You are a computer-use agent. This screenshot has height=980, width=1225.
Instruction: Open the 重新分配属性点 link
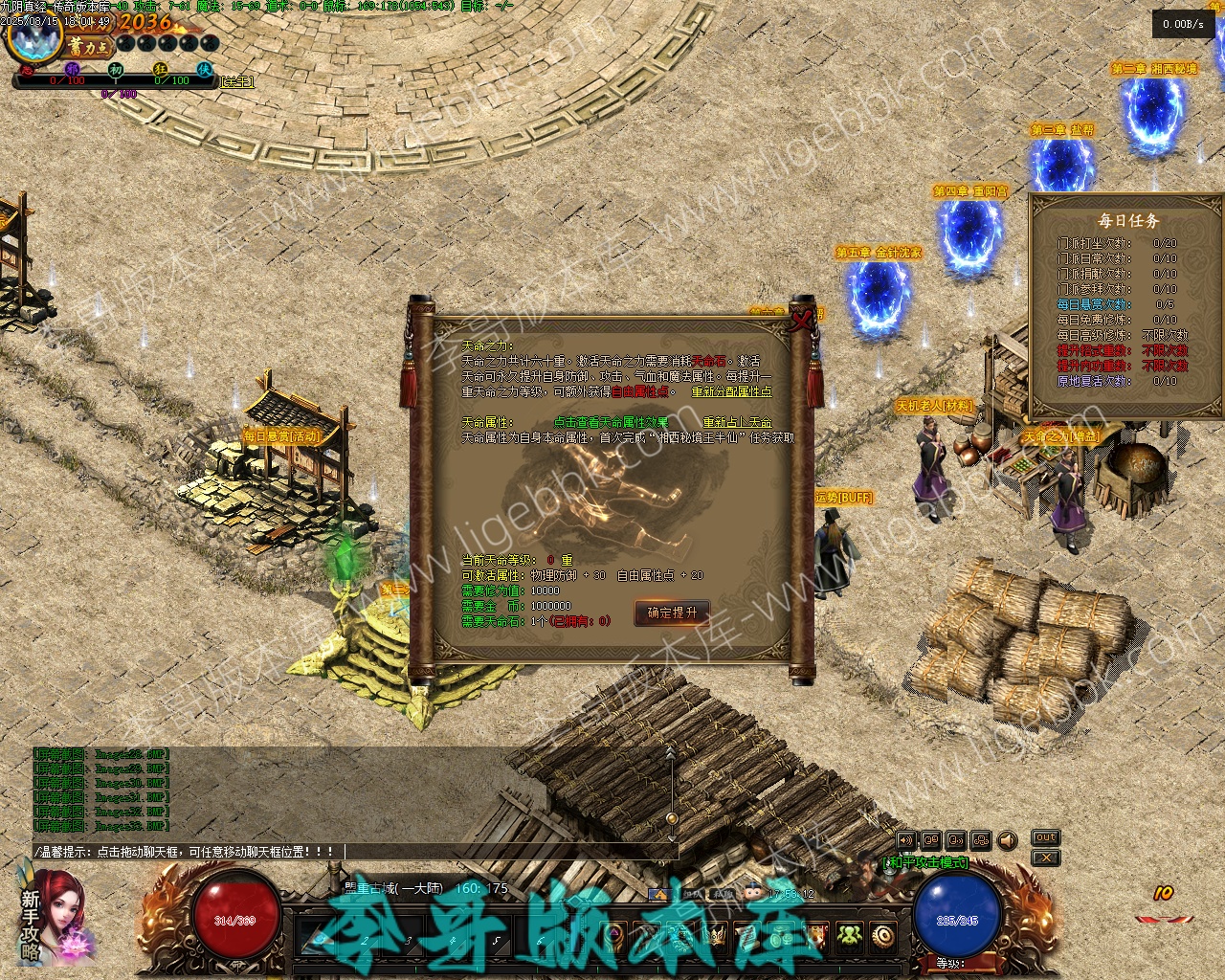tap(731, 391)
